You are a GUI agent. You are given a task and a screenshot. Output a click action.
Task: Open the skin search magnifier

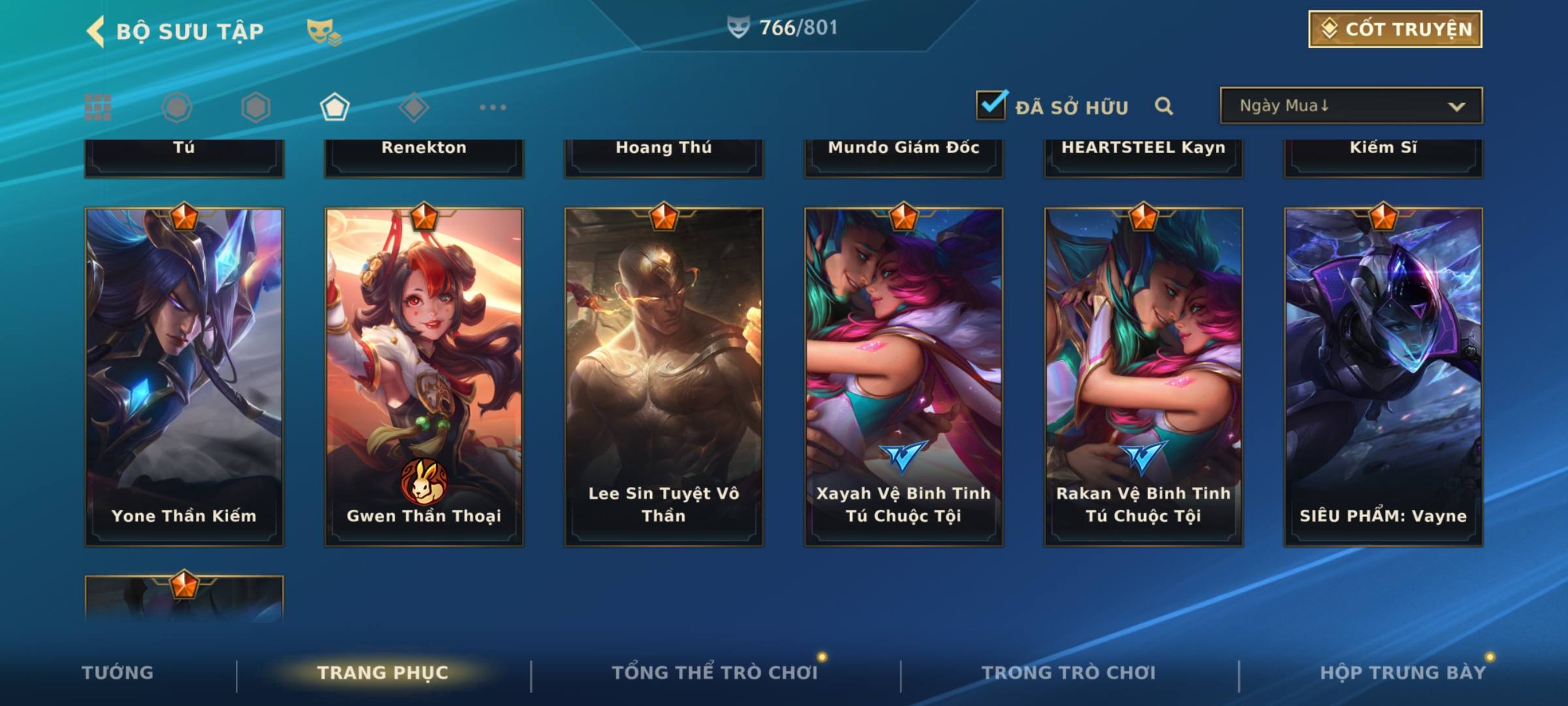pyautogui.click(x=1164, y=106)
